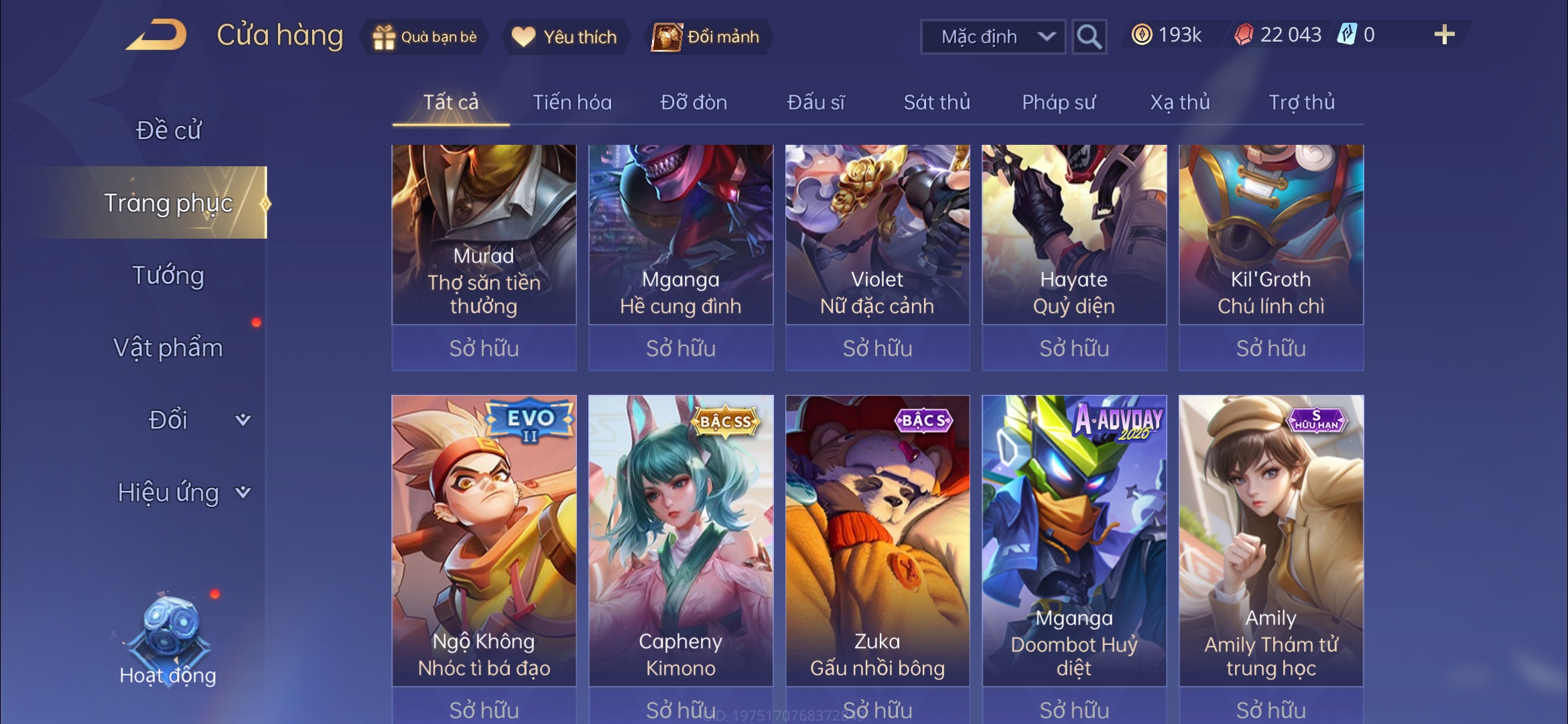1568x724 pixels.
Task: Go to Vật phẩm items section
Action: 168,348
